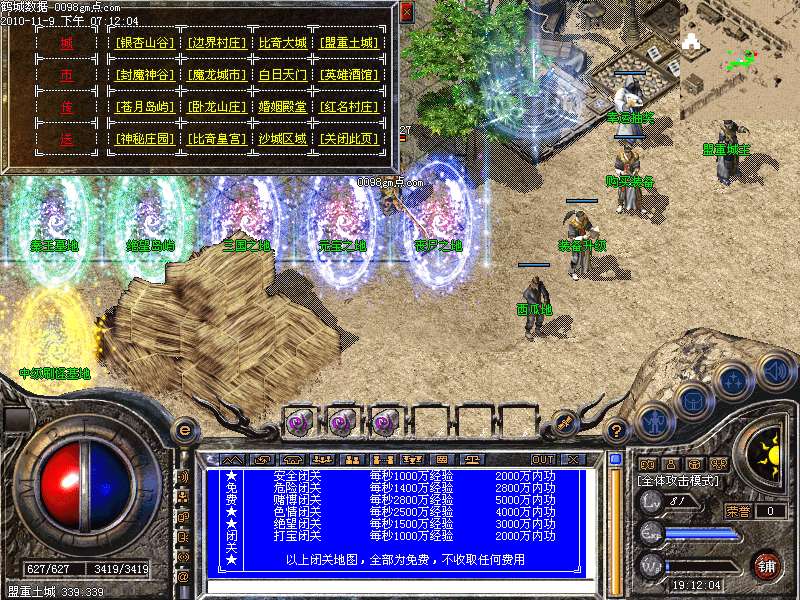Screen dimensions: 800x600
Task: Go to 沙城区域
Action: tap(283, 139)
